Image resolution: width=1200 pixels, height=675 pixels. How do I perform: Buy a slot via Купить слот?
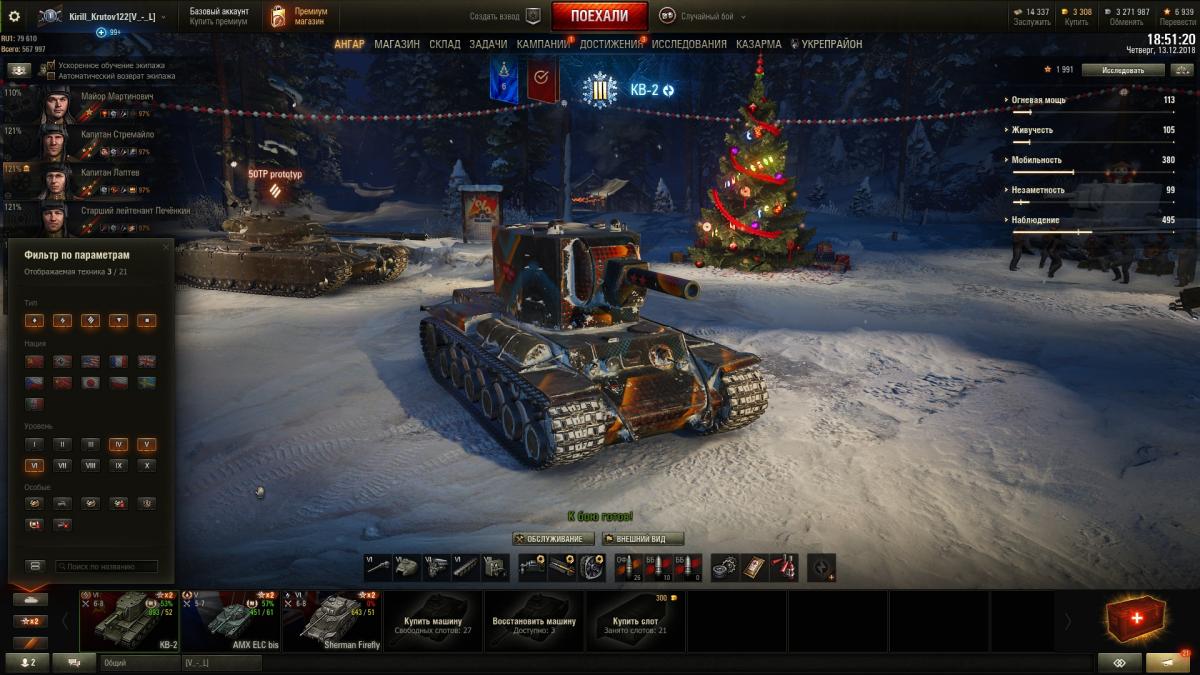pos(636,621)
